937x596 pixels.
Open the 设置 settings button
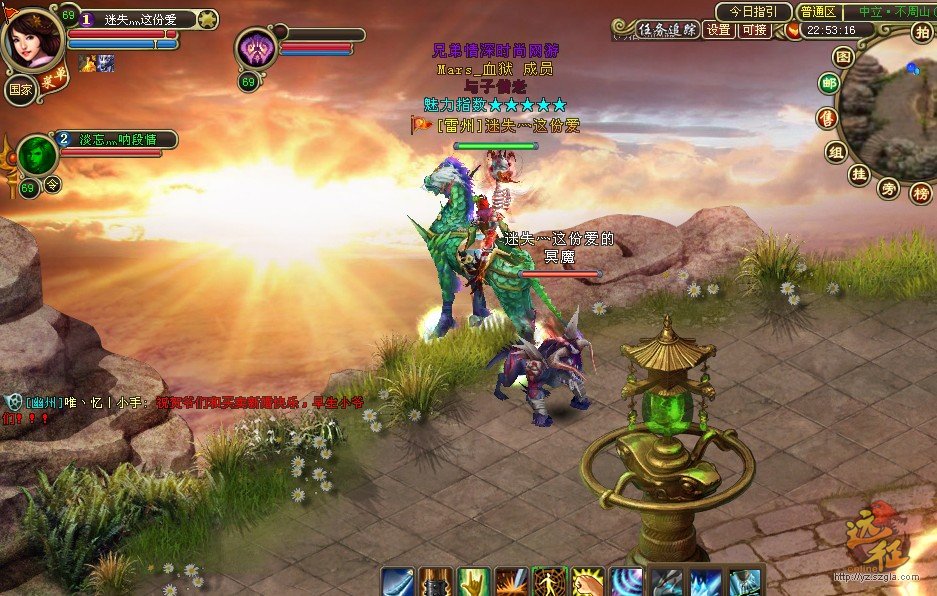(719, 30)
